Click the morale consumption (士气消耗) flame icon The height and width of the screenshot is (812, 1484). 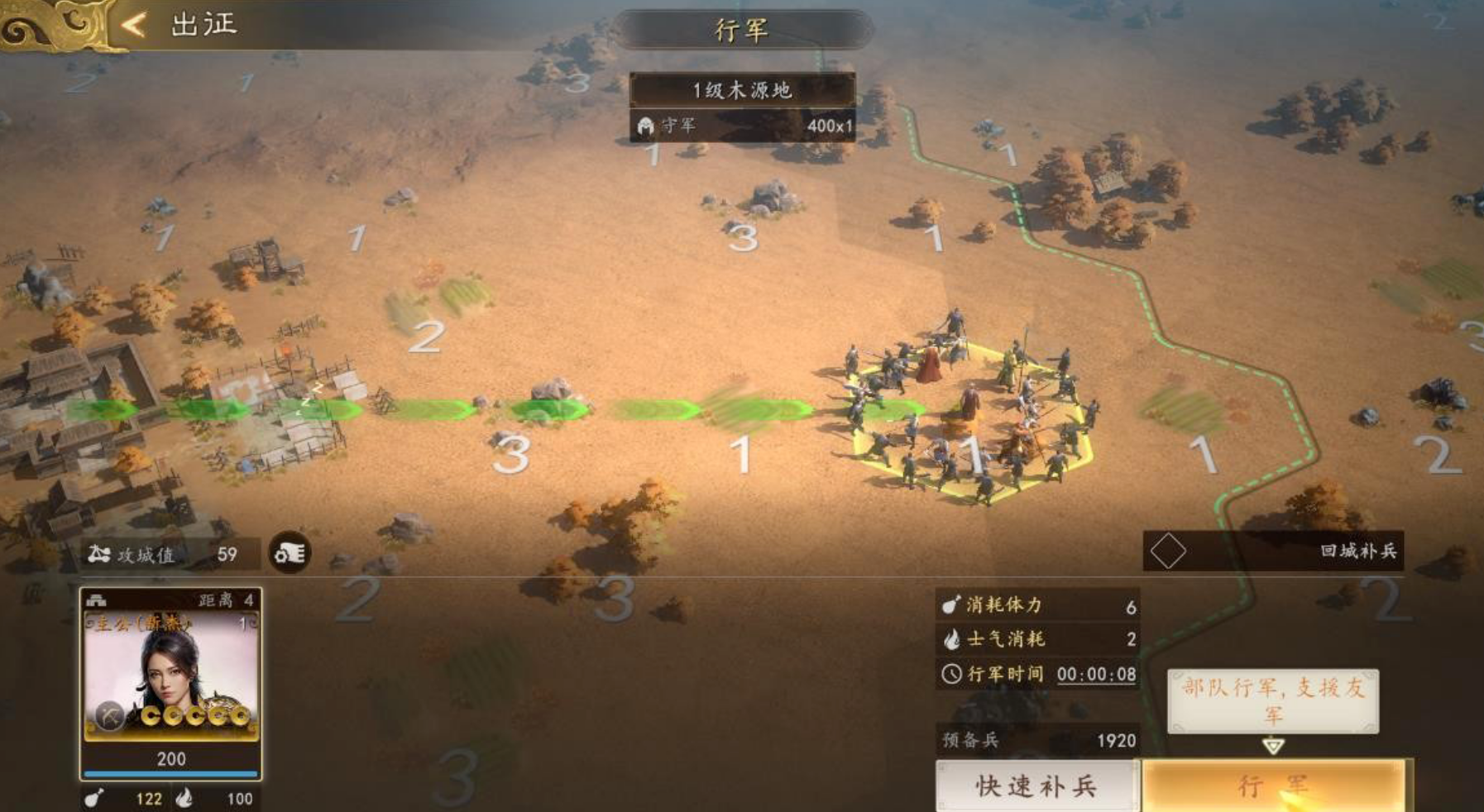coord(951,640)
